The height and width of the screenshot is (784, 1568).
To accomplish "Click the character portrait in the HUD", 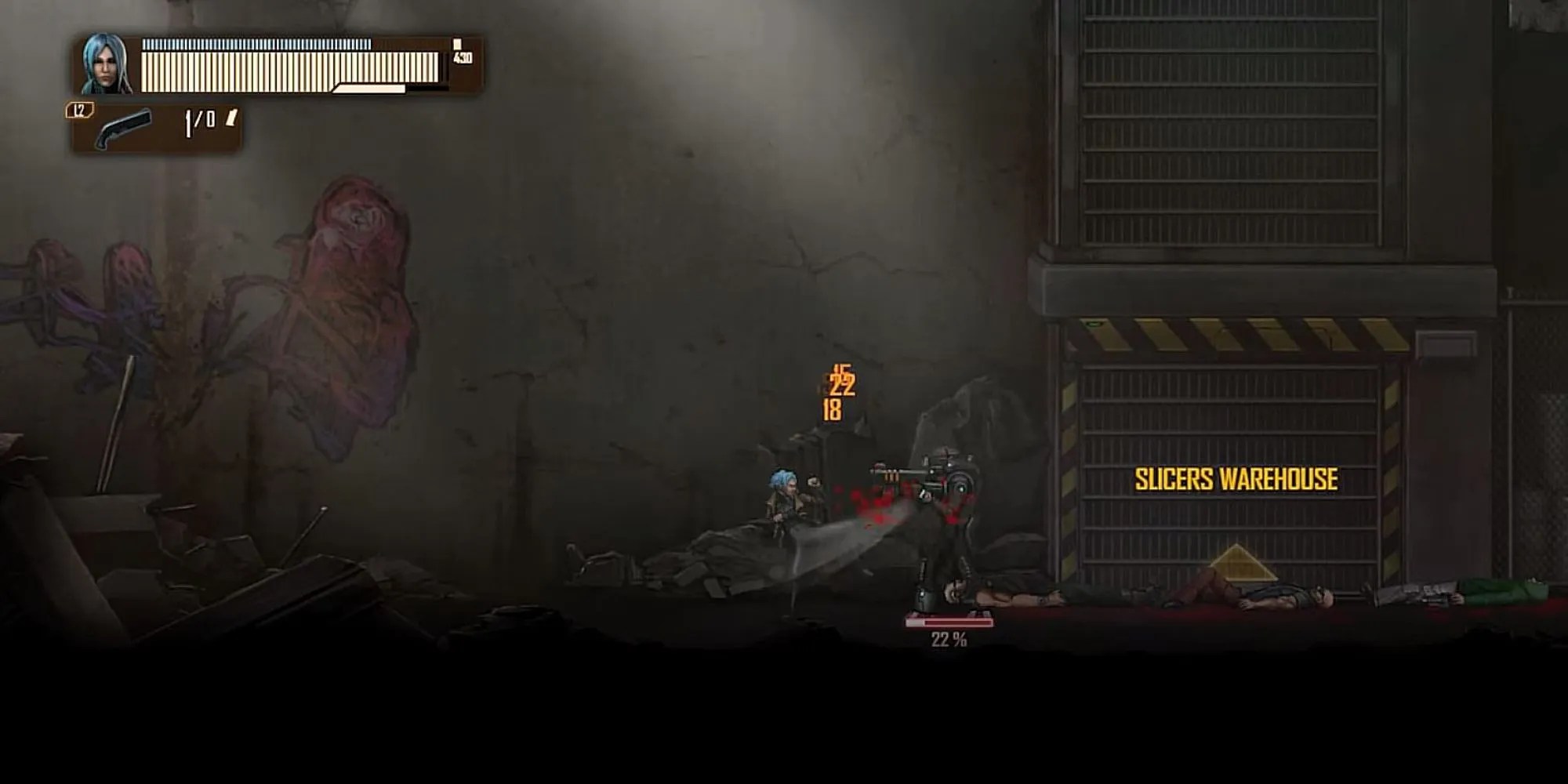I will tap(102, 67).
